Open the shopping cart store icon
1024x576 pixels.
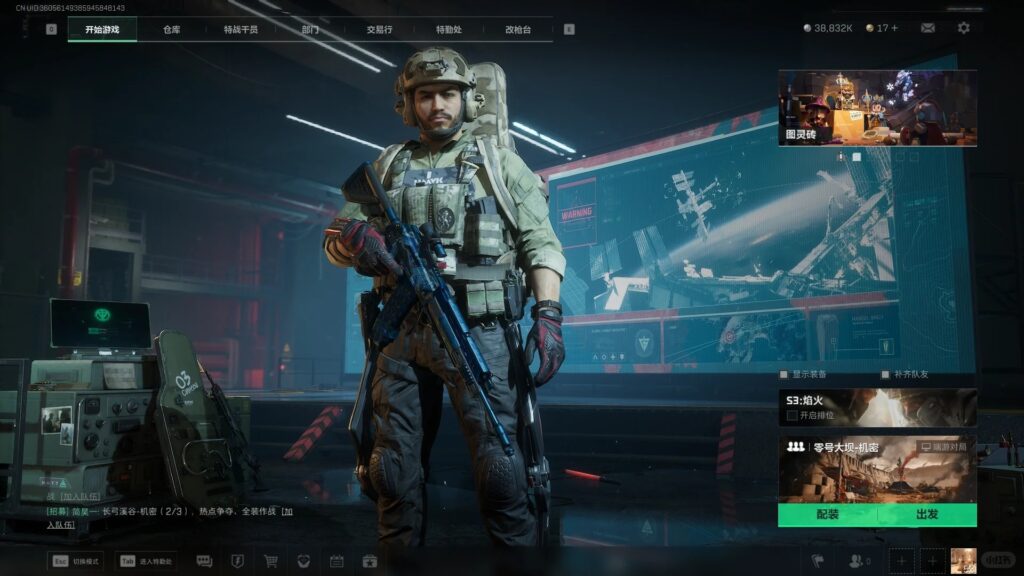tap(271, 561)
